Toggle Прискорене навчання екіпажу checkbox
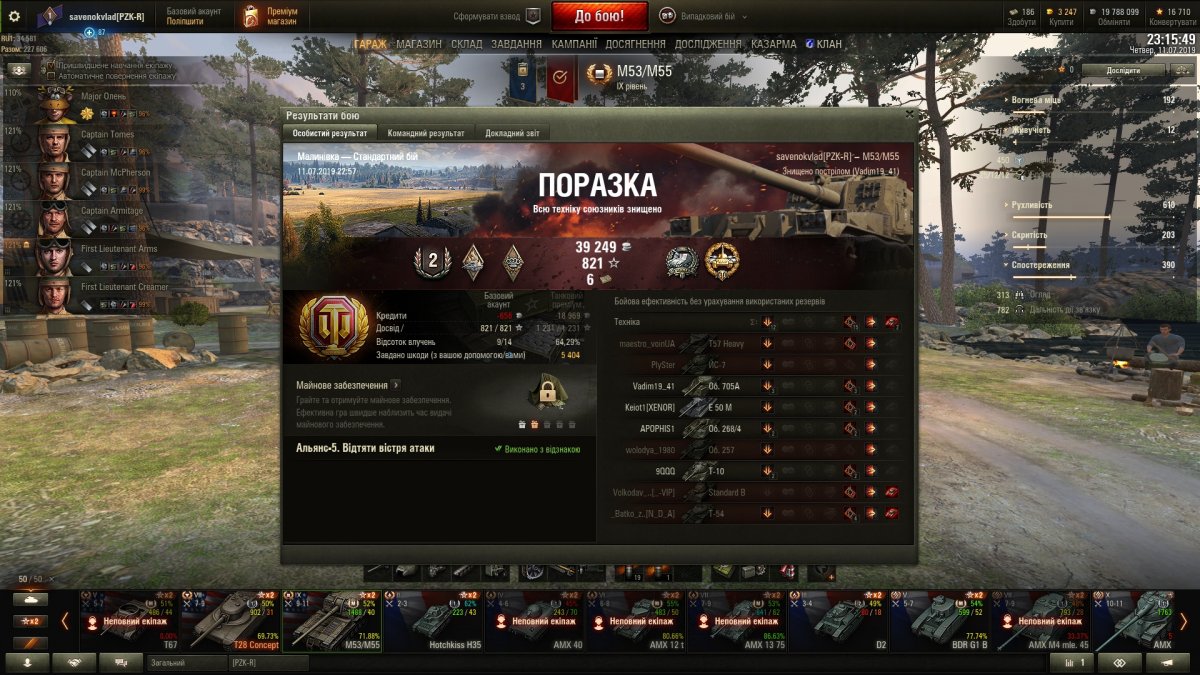Viewport: 1200px width, 675px height. (x=51, y=64)
